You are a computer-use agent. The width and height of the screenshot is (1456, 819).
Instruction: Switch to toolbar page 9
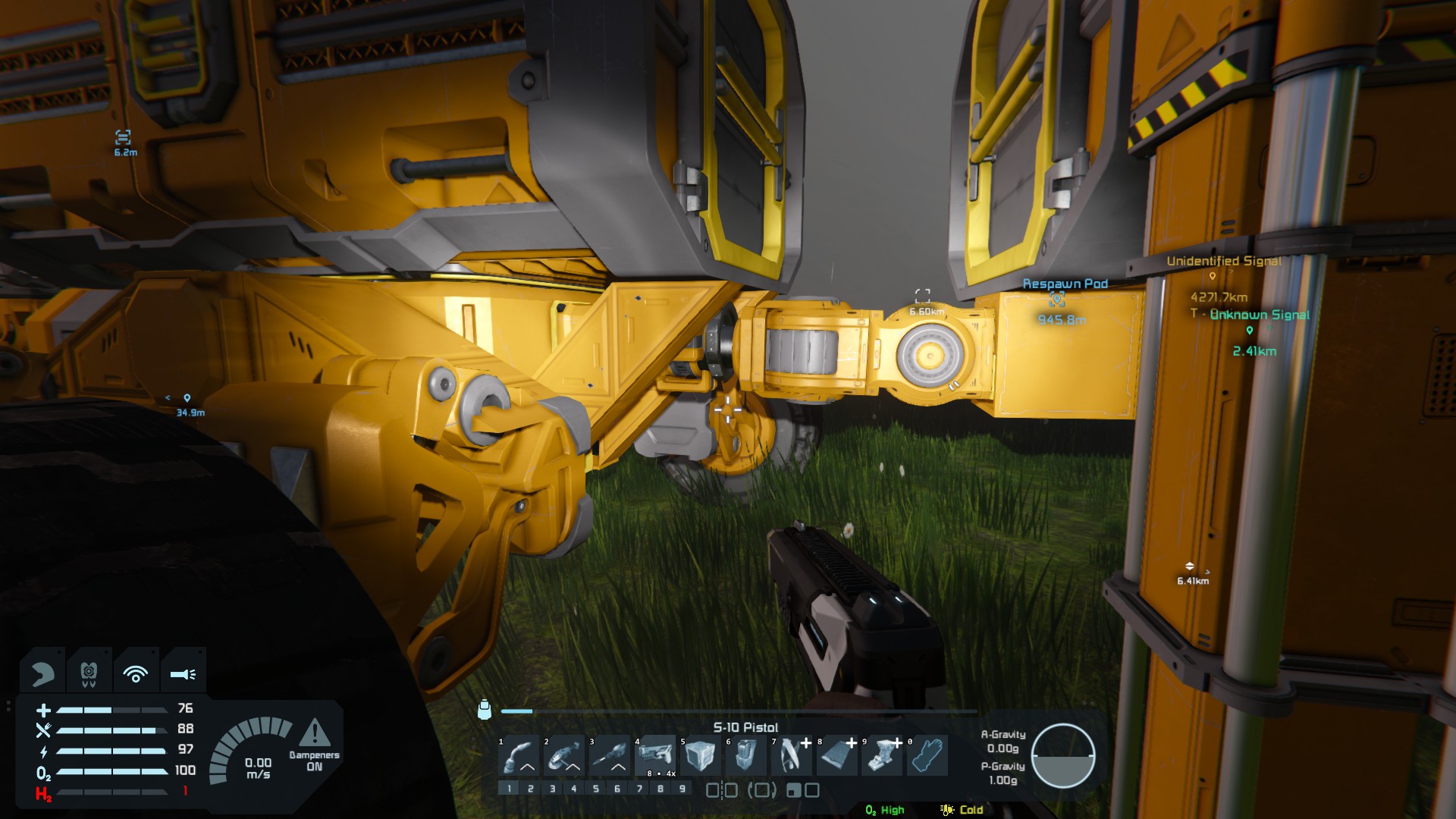[x=682, y=789]
